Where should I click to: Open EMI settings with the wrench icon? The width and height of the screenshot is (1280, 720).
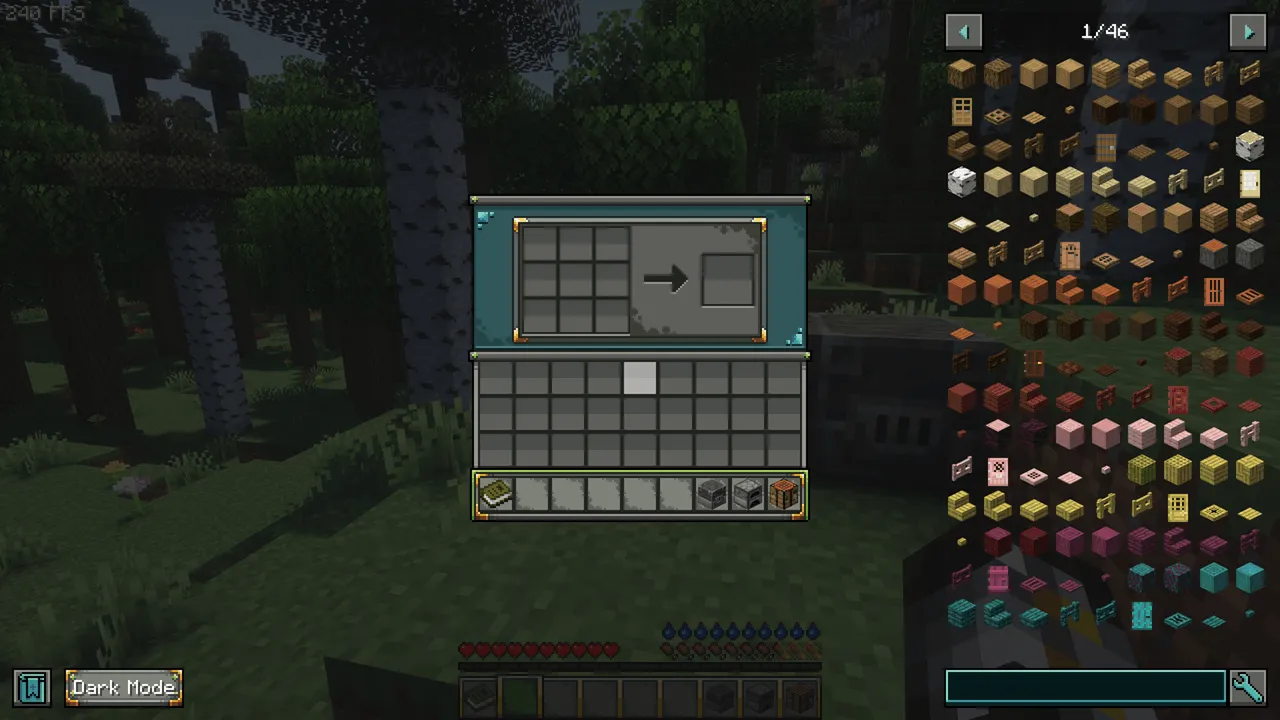coord(1247,686)
